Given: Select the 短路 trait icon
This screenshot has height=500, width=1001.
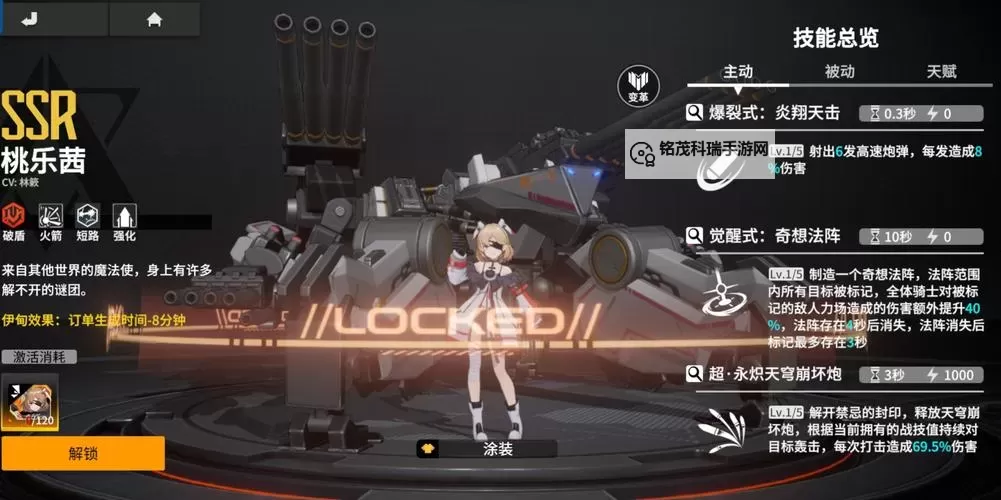Looking at the screenshot, I should coord(88,219).
